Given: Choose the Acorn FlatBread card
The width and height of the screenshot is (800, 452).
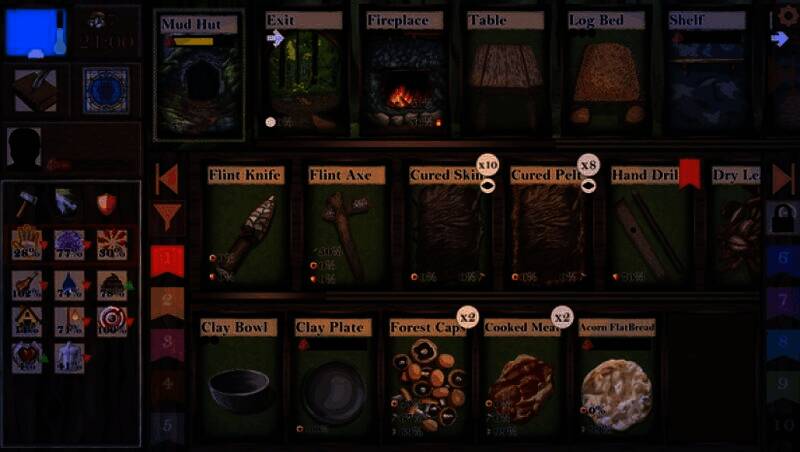Looking at the screenshot, I should (x=617, y=380).
